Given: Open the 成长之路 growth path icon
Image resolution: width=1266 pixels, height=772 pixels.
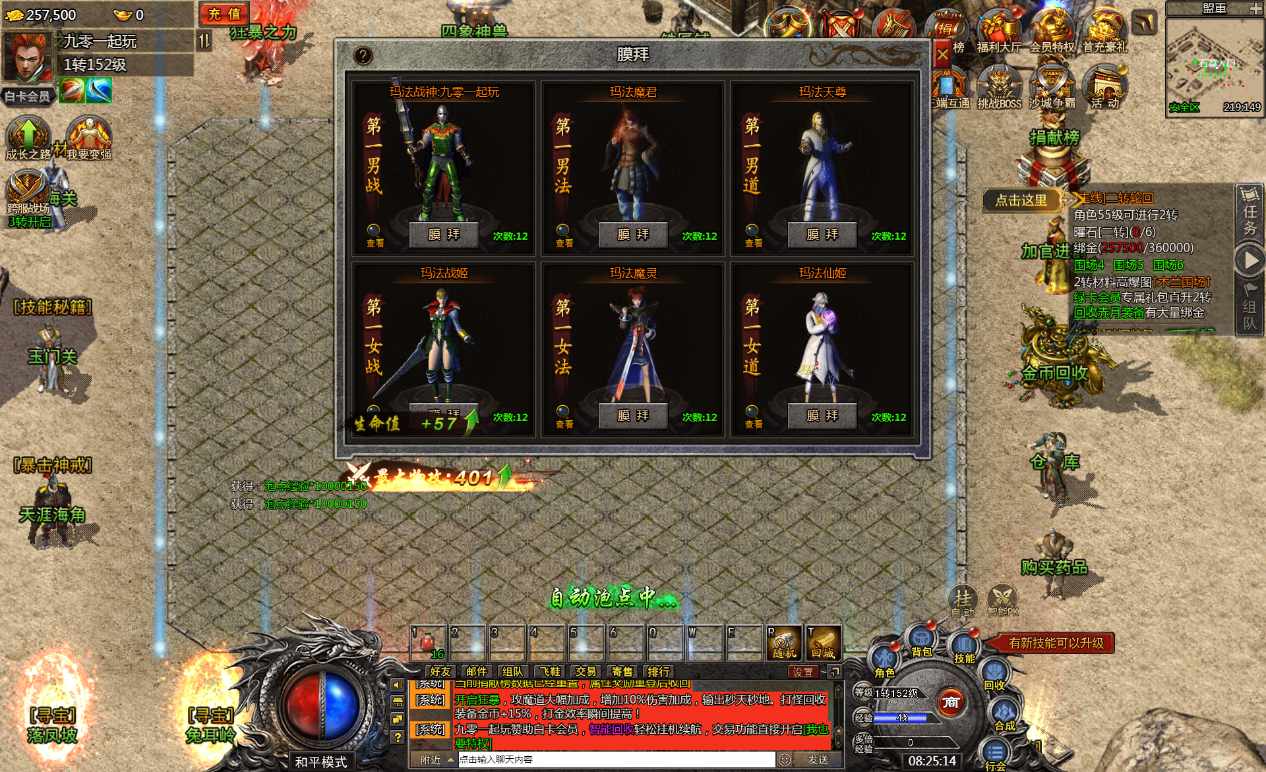Looking at the screenshot, I should tap(28, 136).
